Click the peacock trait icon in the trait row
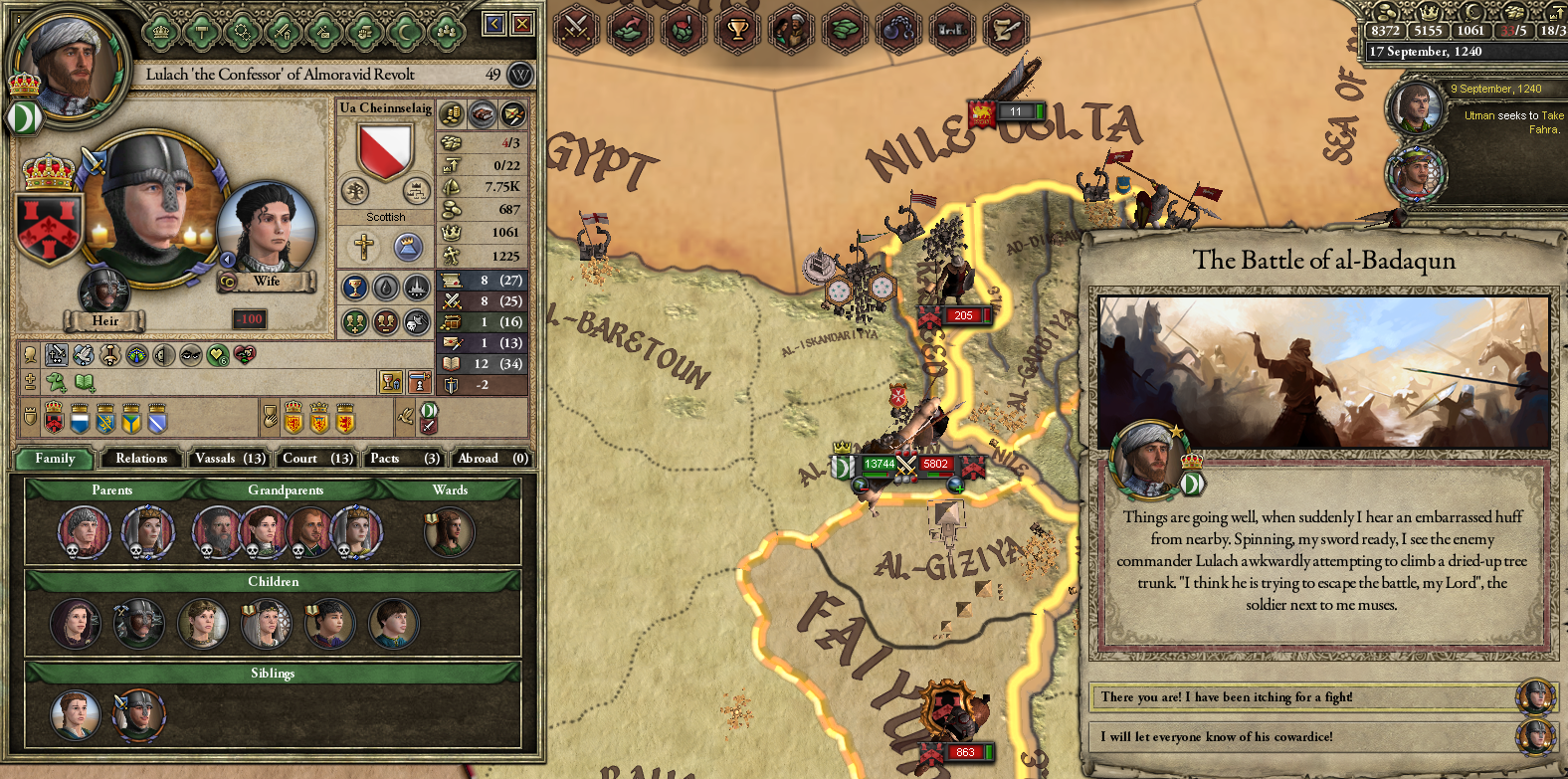This screenshot has height=779, width=1568. (x=136, y=355)
